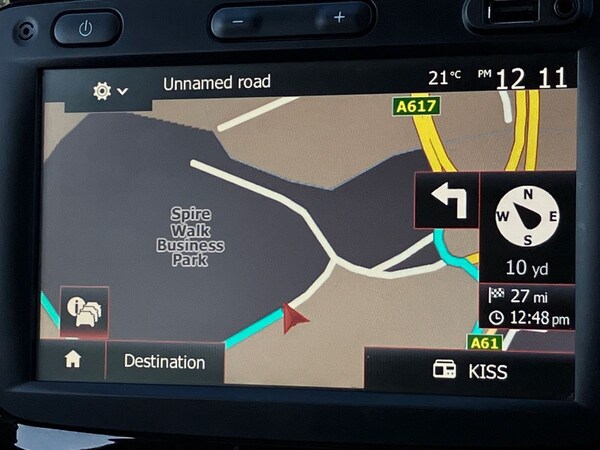Open the Destination menu
This screenshot has height=450, width=600.
[164, 362]
